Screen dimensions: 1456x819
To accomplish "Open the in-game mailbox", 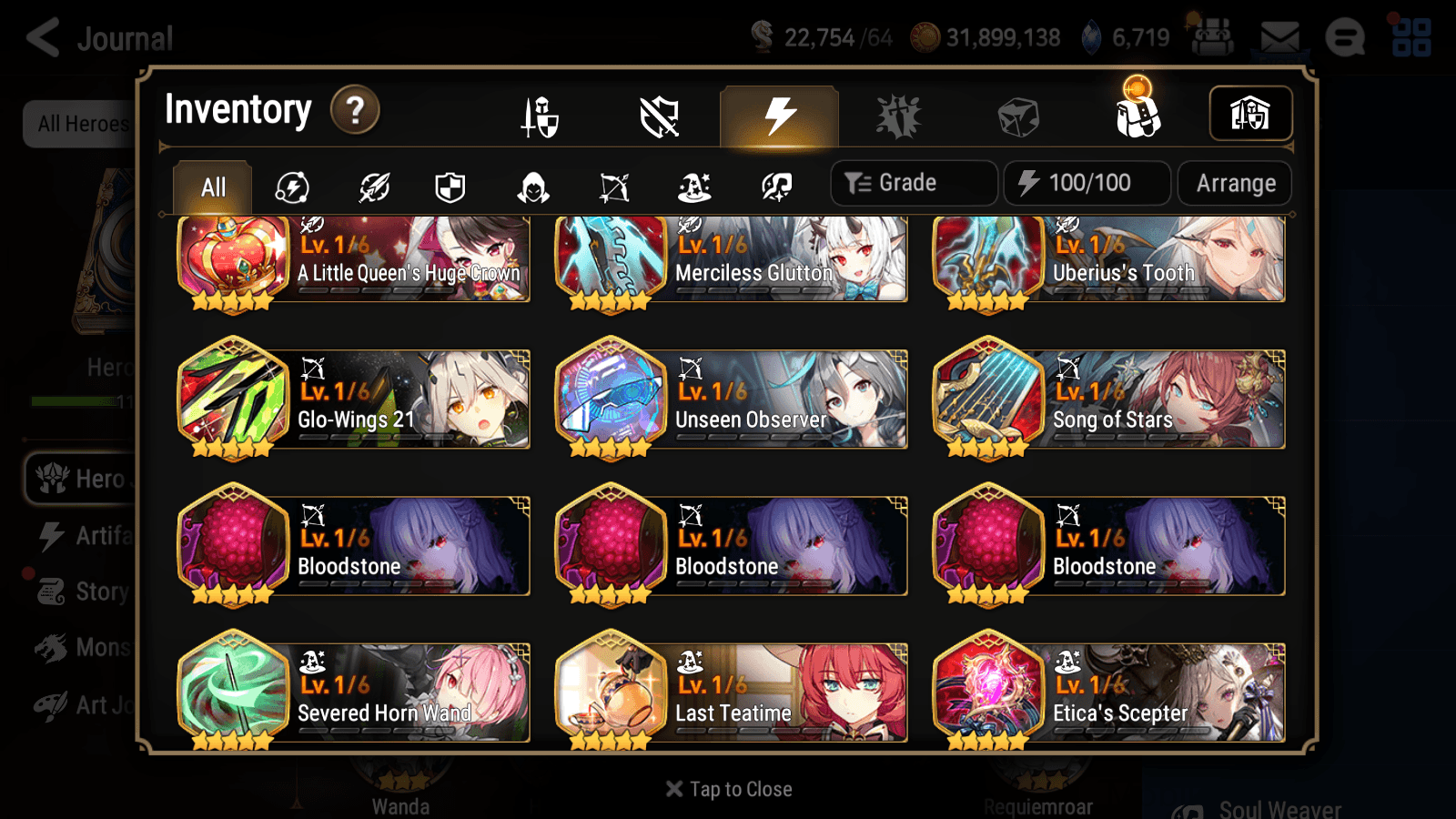I will click(1279, 36).
